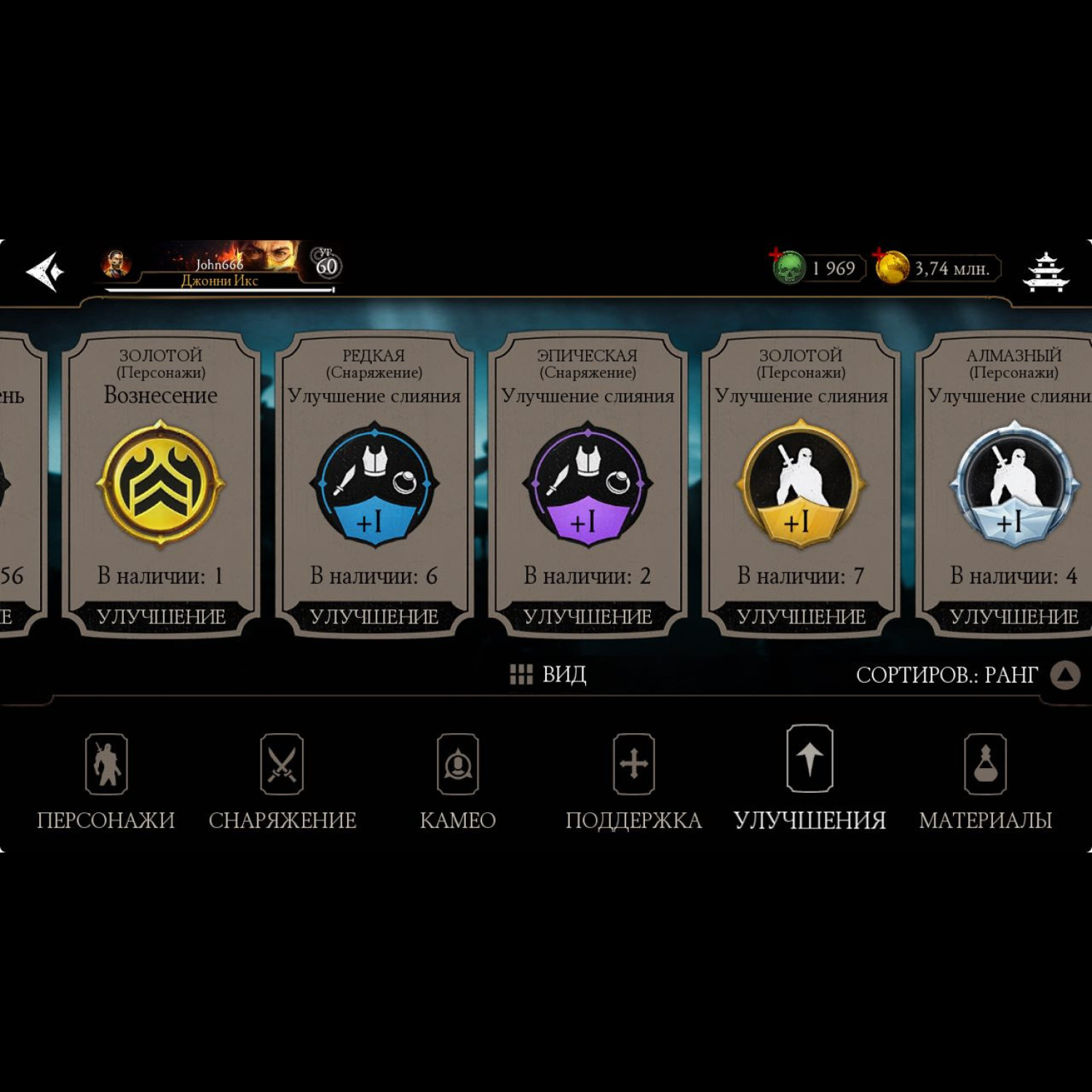
Task: Select the ЗОЛОТОЙ character fusion upgrade card
Action: click(801, 484)
